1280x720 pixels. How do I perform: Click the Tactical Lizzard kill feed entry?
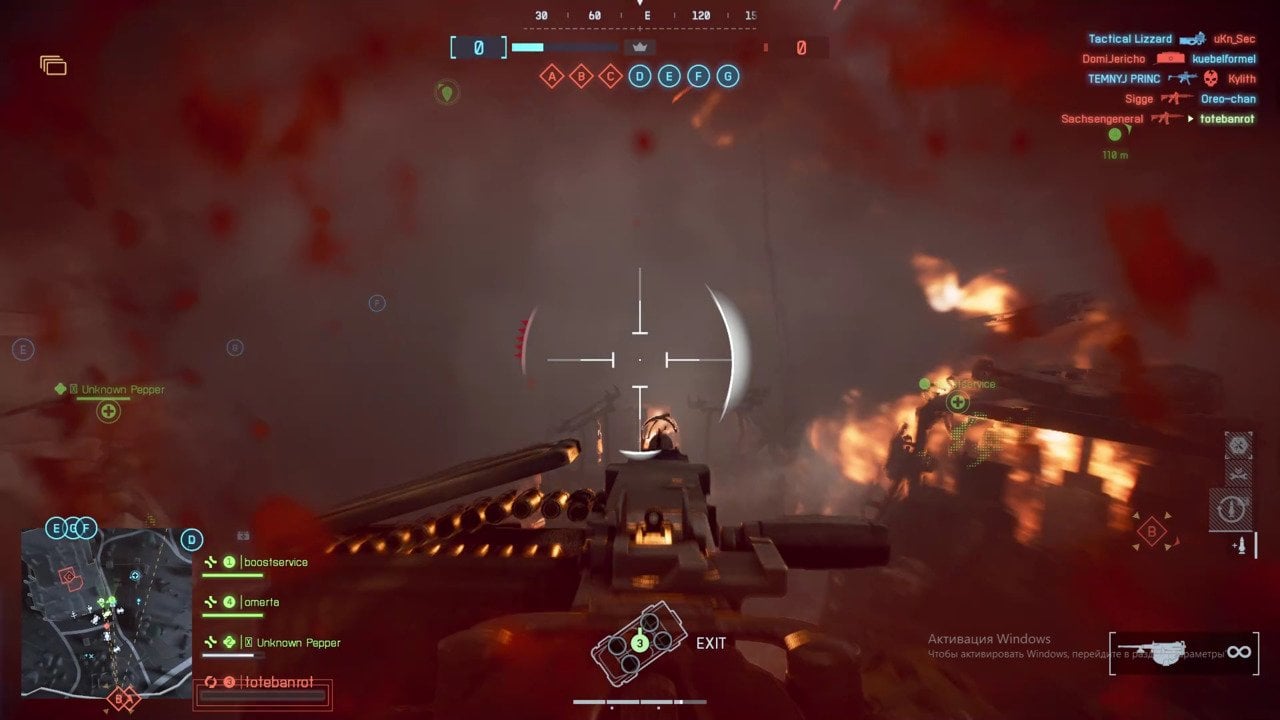(1129, 39)
